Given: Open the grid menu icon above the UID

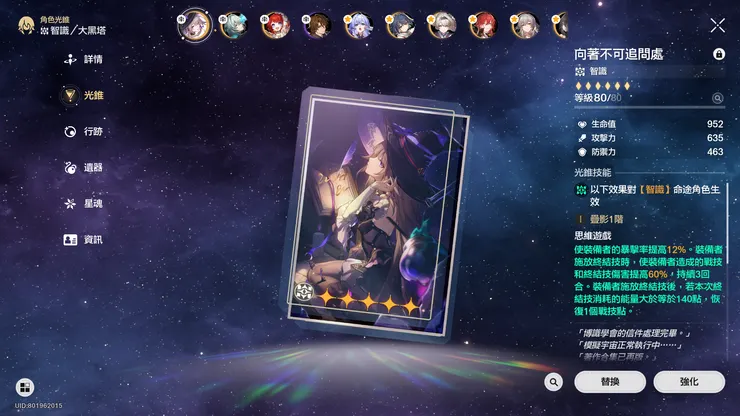Looking at the screenshot, I should [x=23, y=386].
